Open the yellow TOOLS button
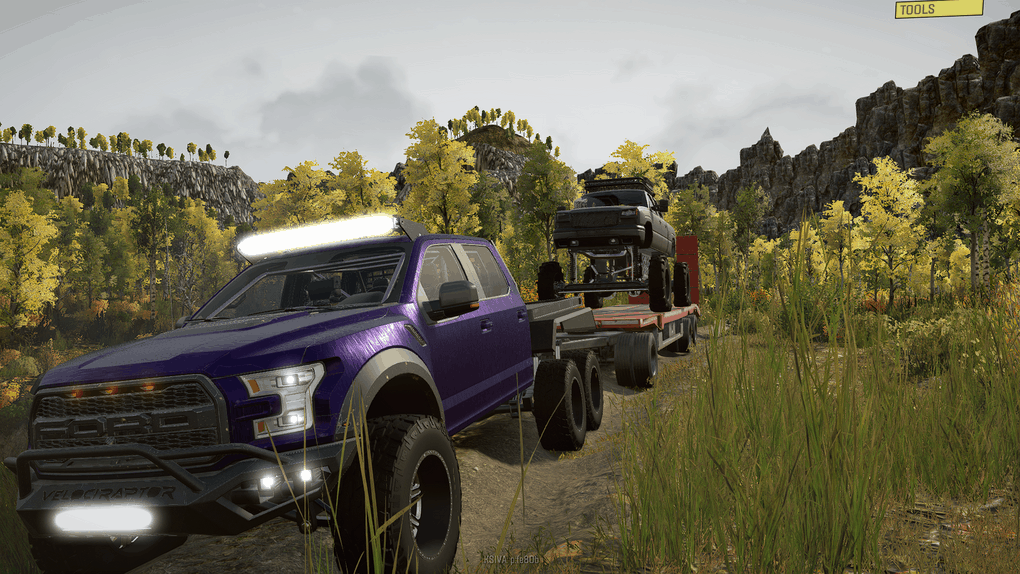The image size is (1020, 574). click(938, 9)
